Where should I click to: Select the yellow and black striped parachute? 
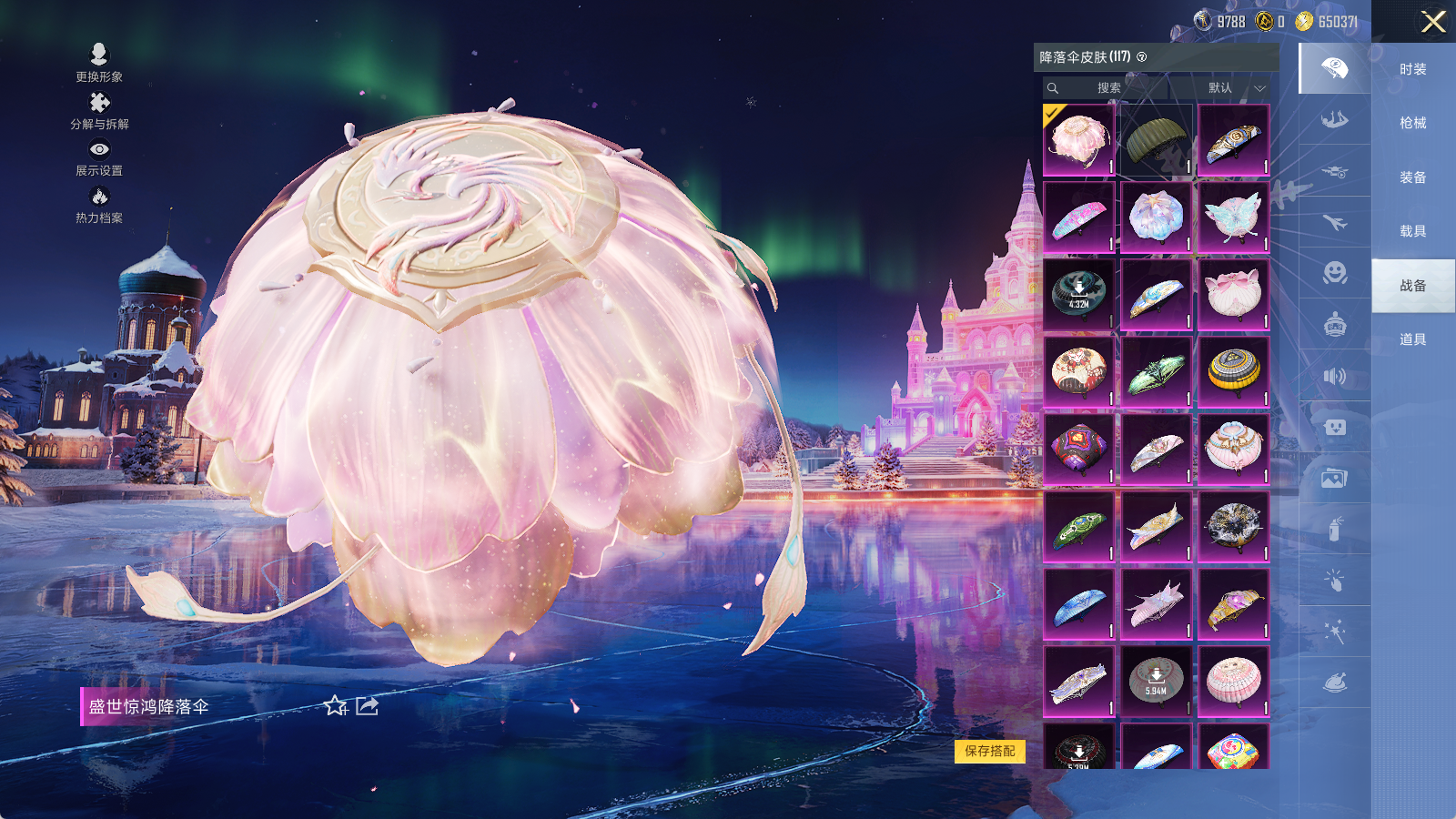click(1233, 371)
